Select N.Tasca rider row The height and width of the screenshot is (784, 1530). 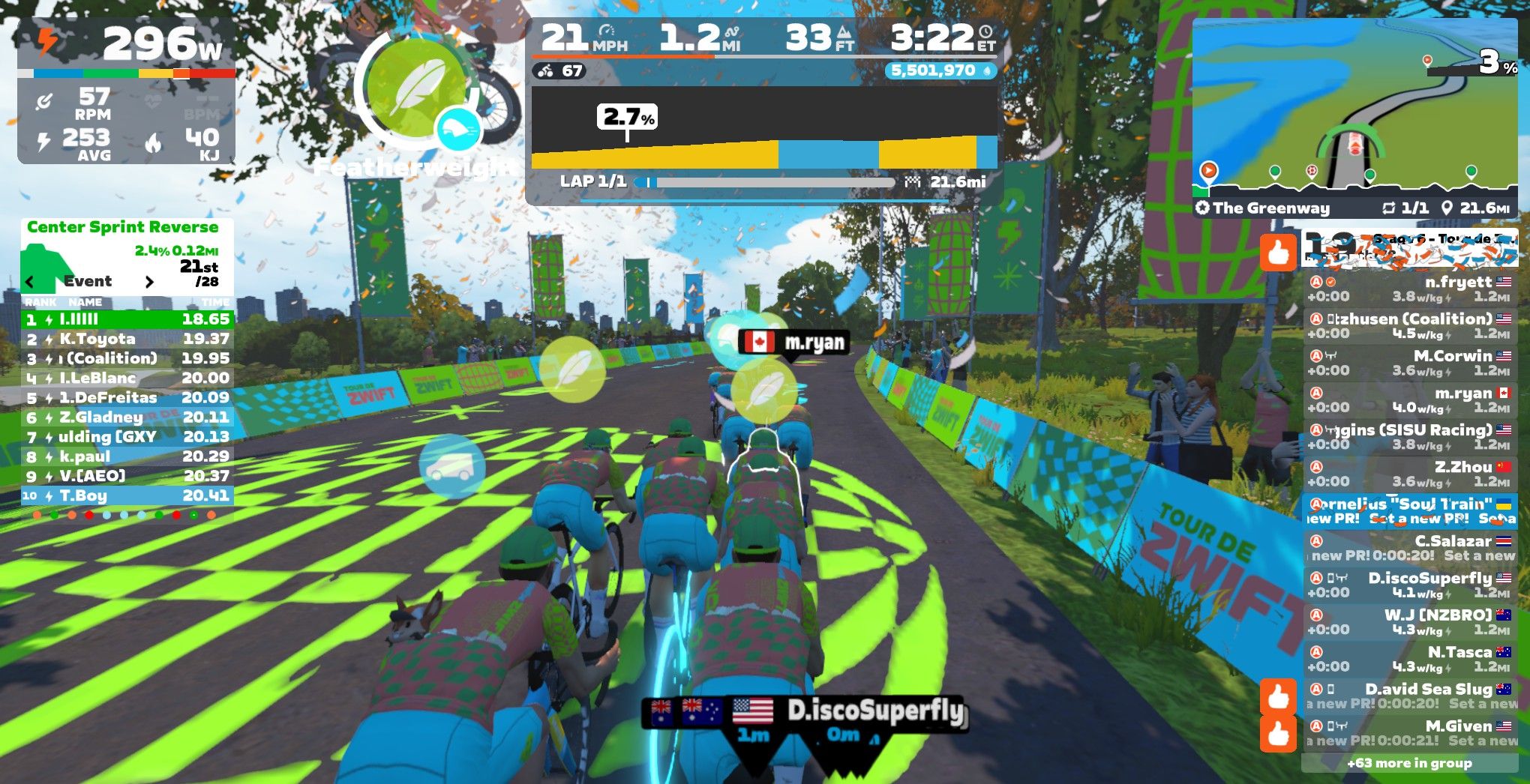1409,659
